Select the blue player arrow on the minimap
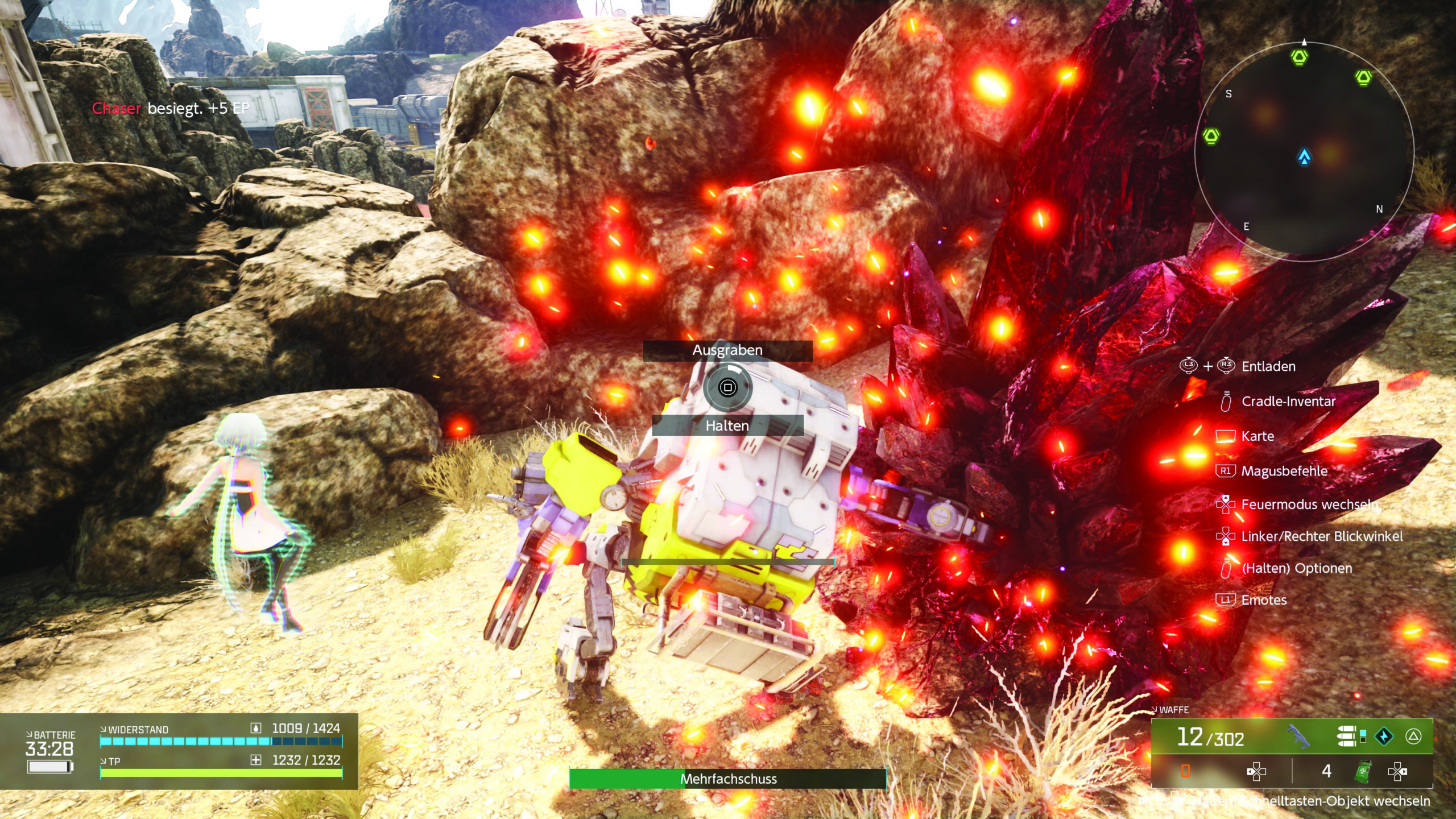The height and width of the screenshot is (819, 1456). [x=1304, y=156]
